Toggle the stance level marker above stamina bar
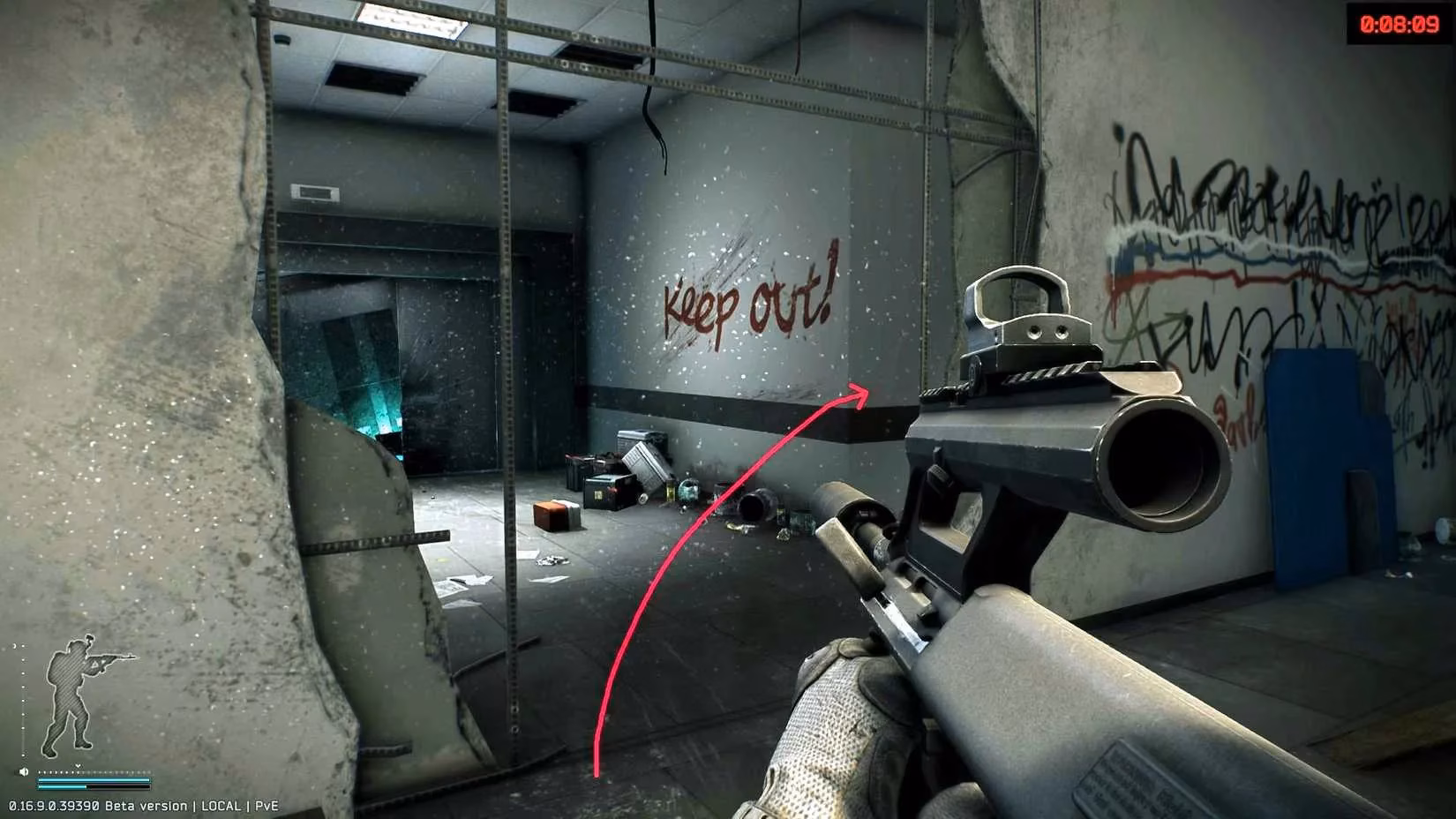 (x=79, y=765)
